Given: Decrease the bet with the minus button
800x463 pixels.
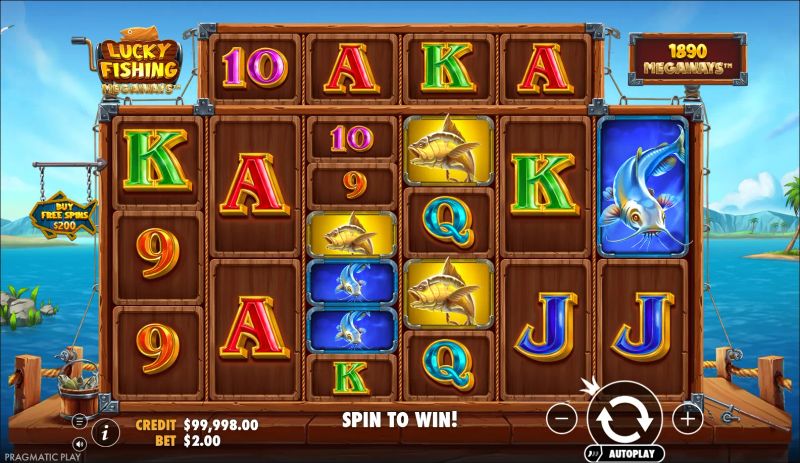Looking at the screenshot, I should pyautogui.click(x=562, y=419).
